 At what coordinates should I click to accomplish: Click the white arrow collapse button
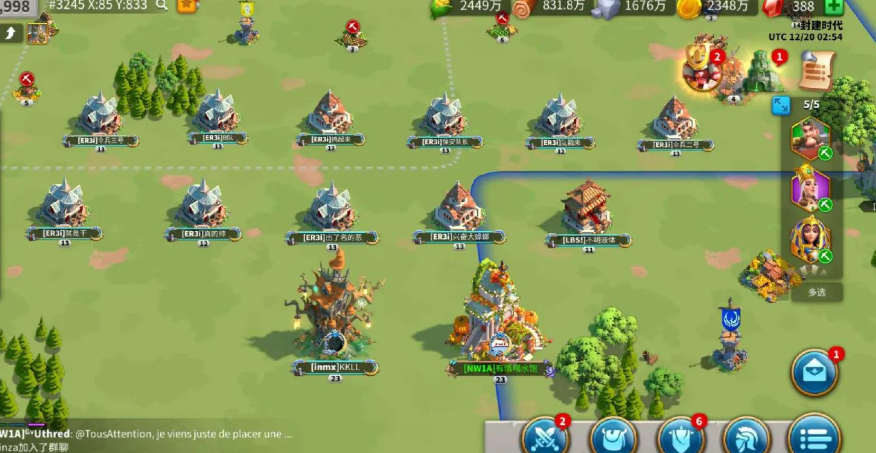click(11, 33)
